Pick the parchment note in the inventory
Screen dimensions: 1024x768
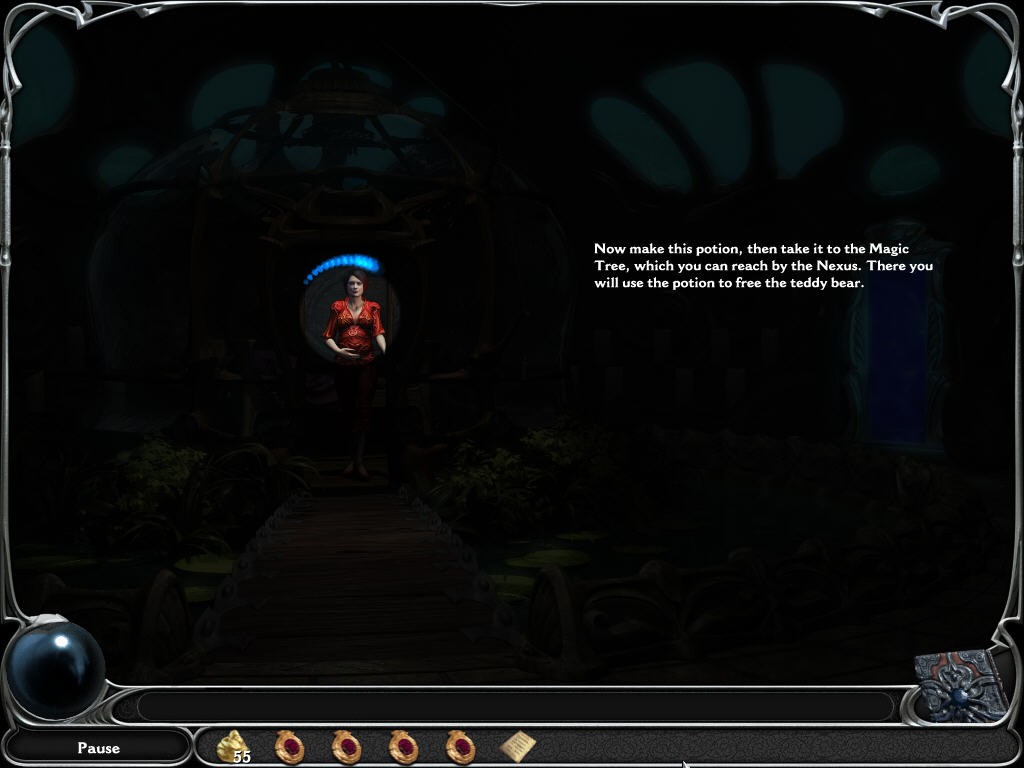pyautogui.click(x=518, y=745)
